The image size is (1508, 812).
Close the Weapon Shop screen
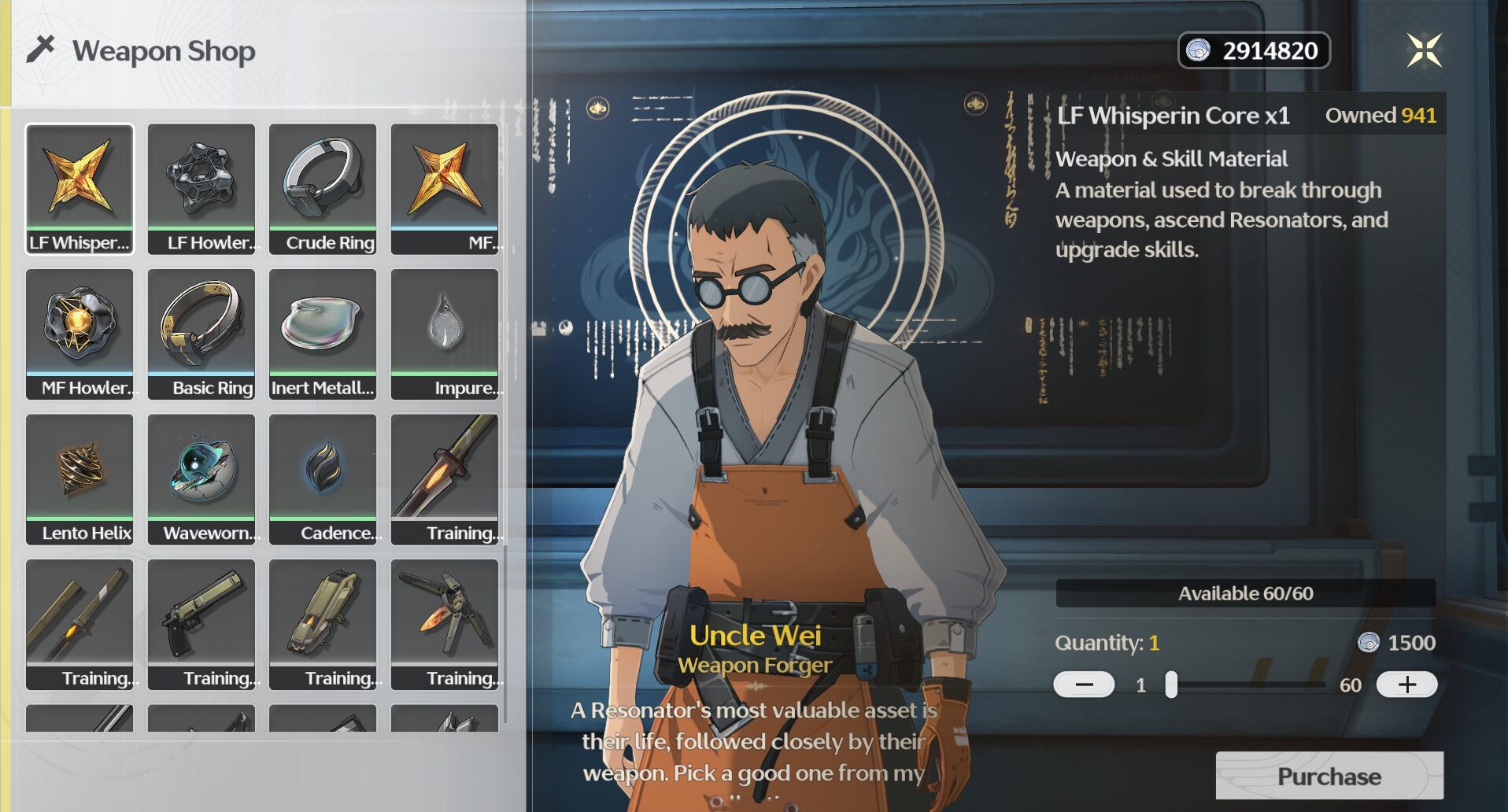point(1426,50)
